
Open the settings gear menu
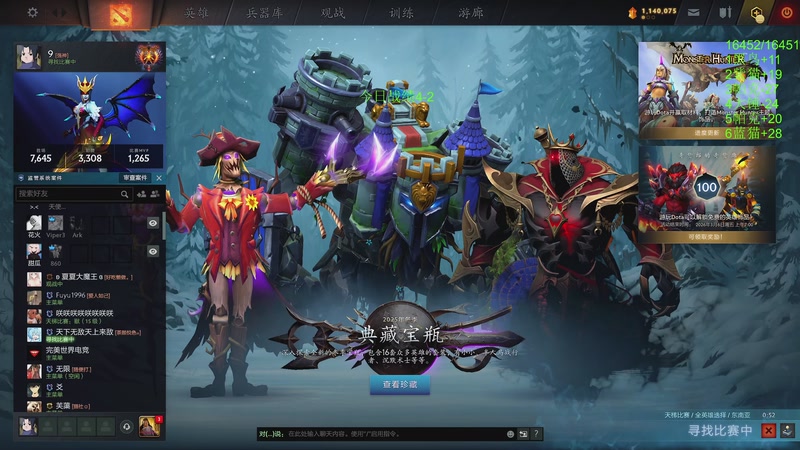32,12
